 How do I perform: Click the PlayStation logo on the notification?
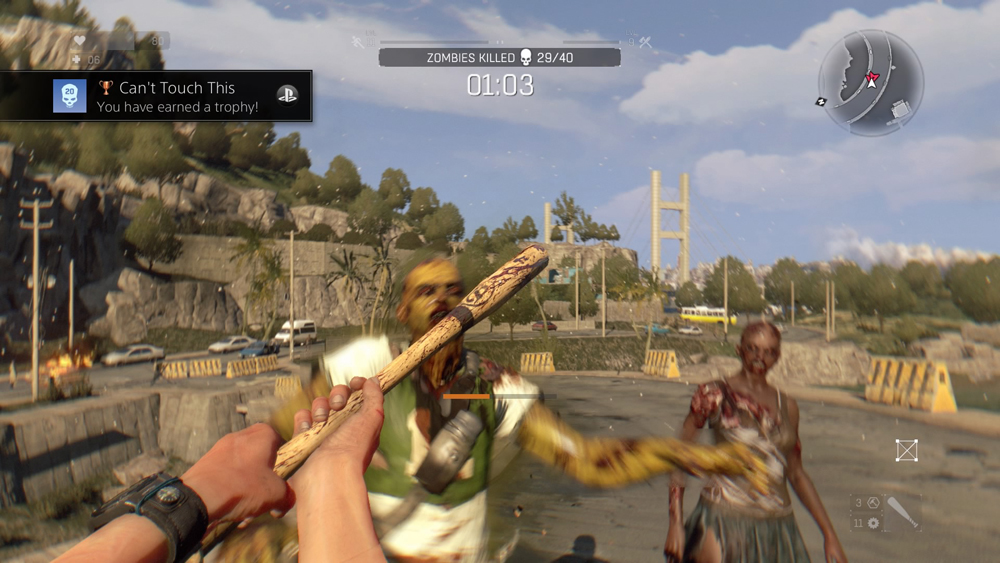[x=287, y=96]
